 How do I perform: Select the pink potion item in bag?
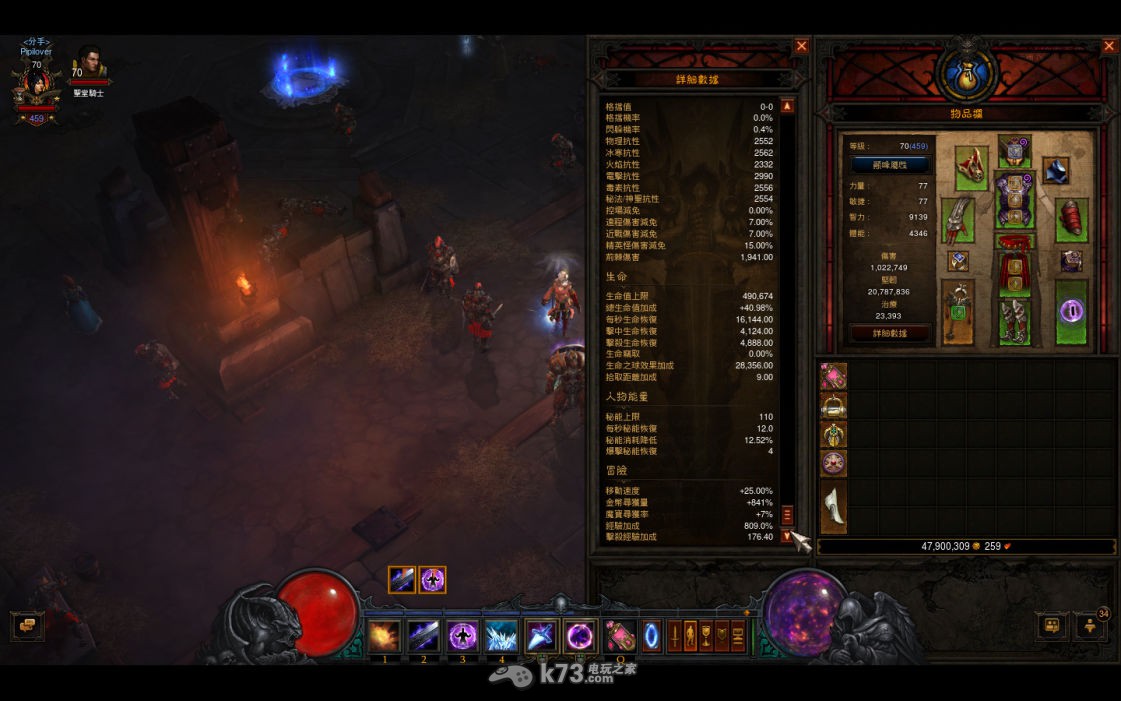[833, 376]
